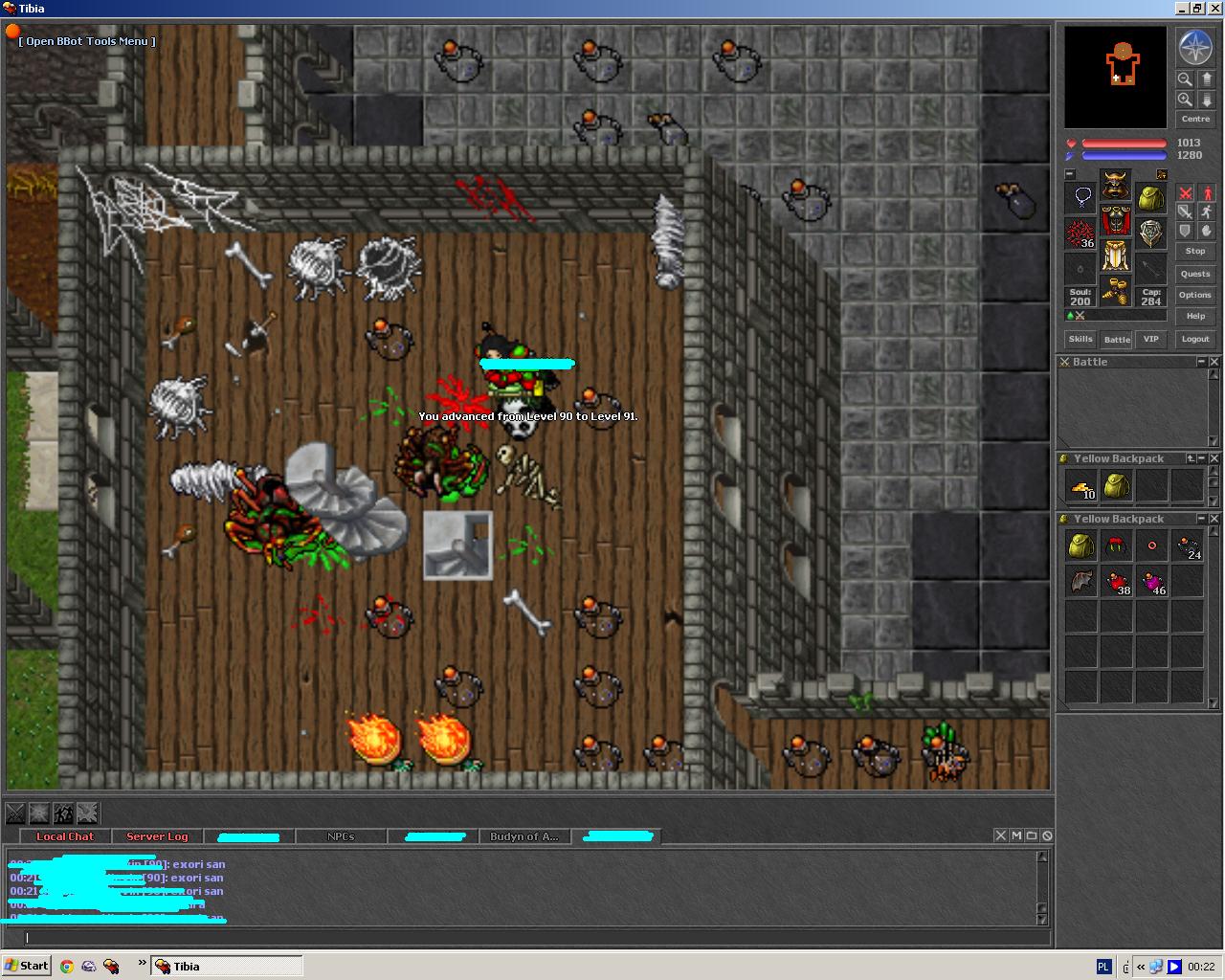
Task: Select the yellow backpack equipment slot
Action: [1150, 198]
